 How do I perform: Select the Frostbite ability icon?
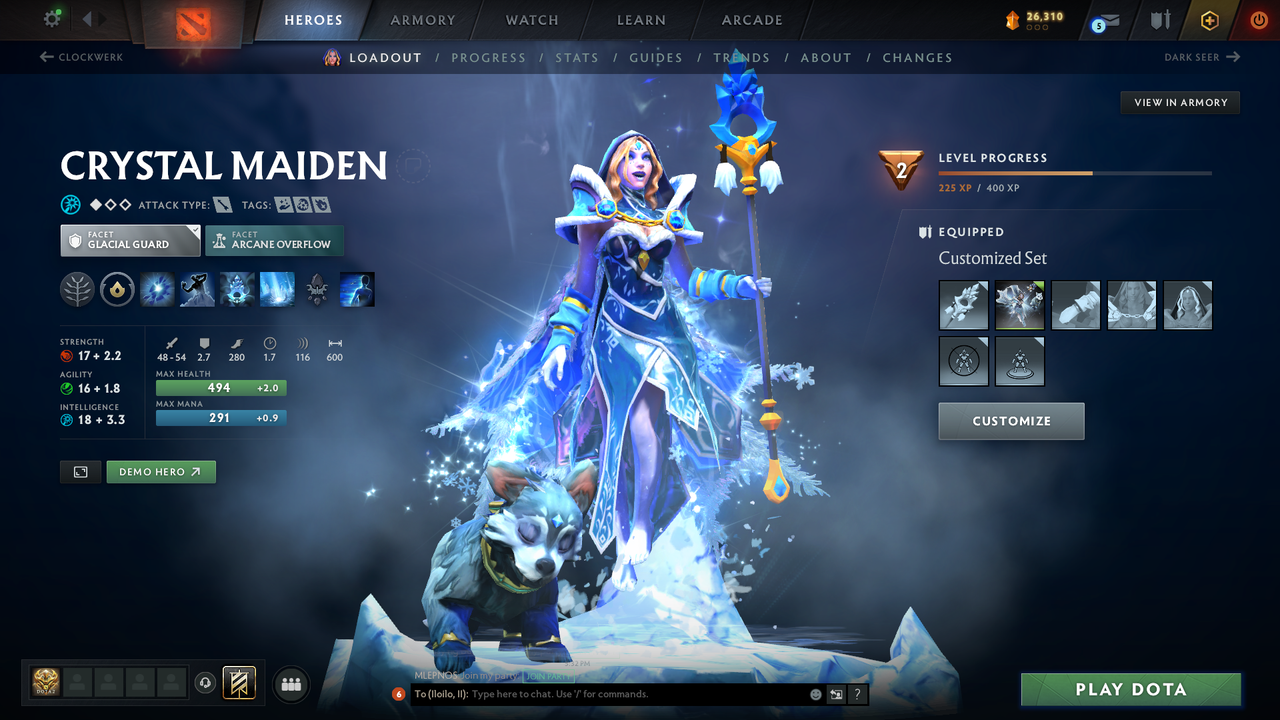[x=198, y=289]
